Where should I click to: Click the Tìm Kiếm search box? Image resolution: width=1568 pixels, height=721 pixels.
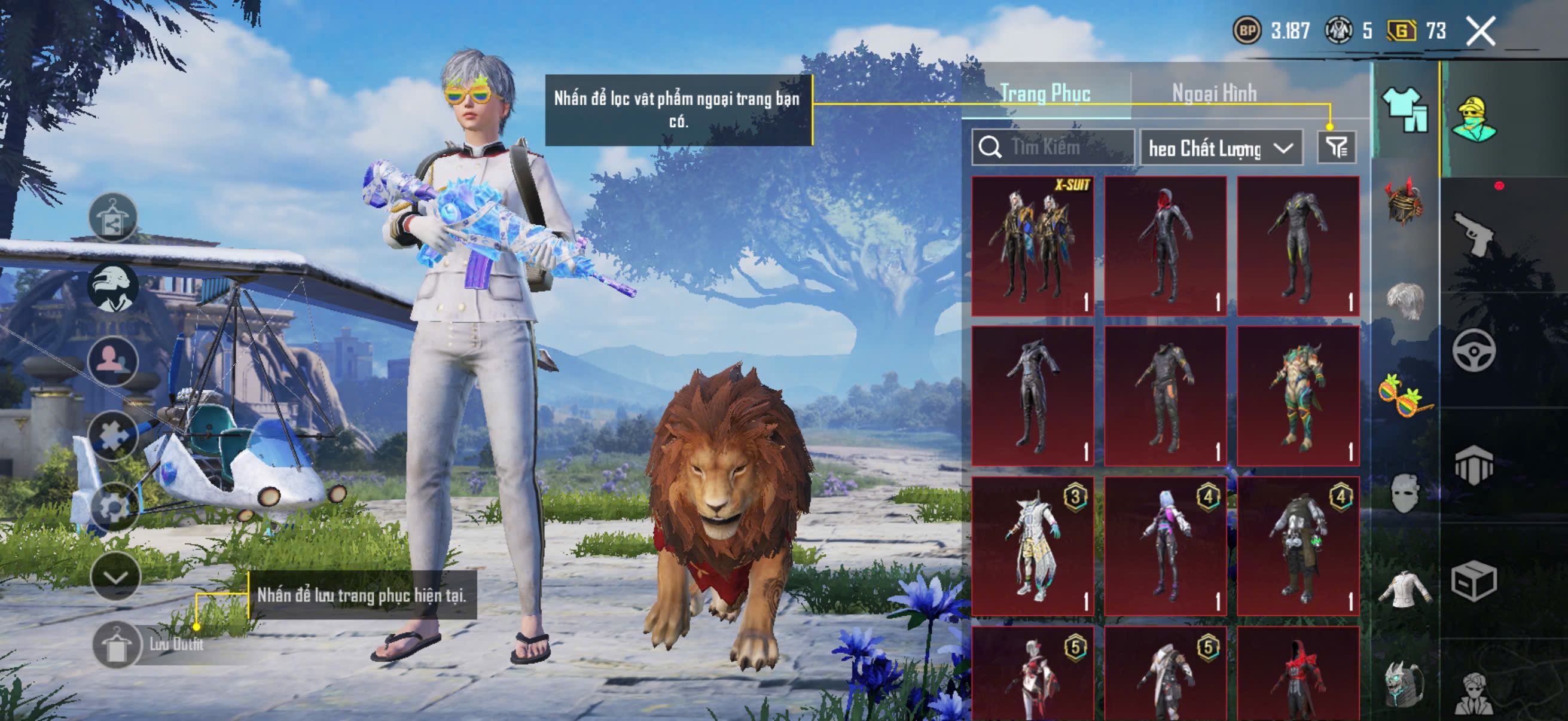click(1053, 147)
